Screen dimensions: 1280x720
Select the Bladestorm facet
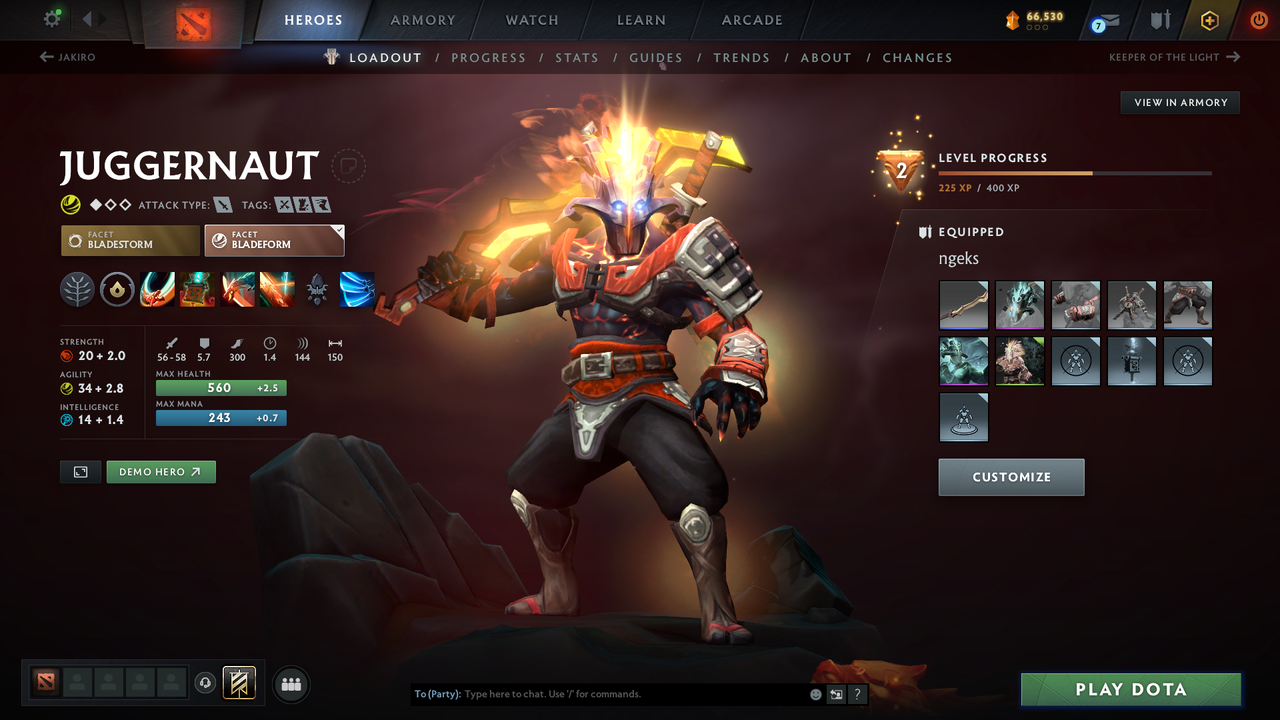click(x=130, y=240)
